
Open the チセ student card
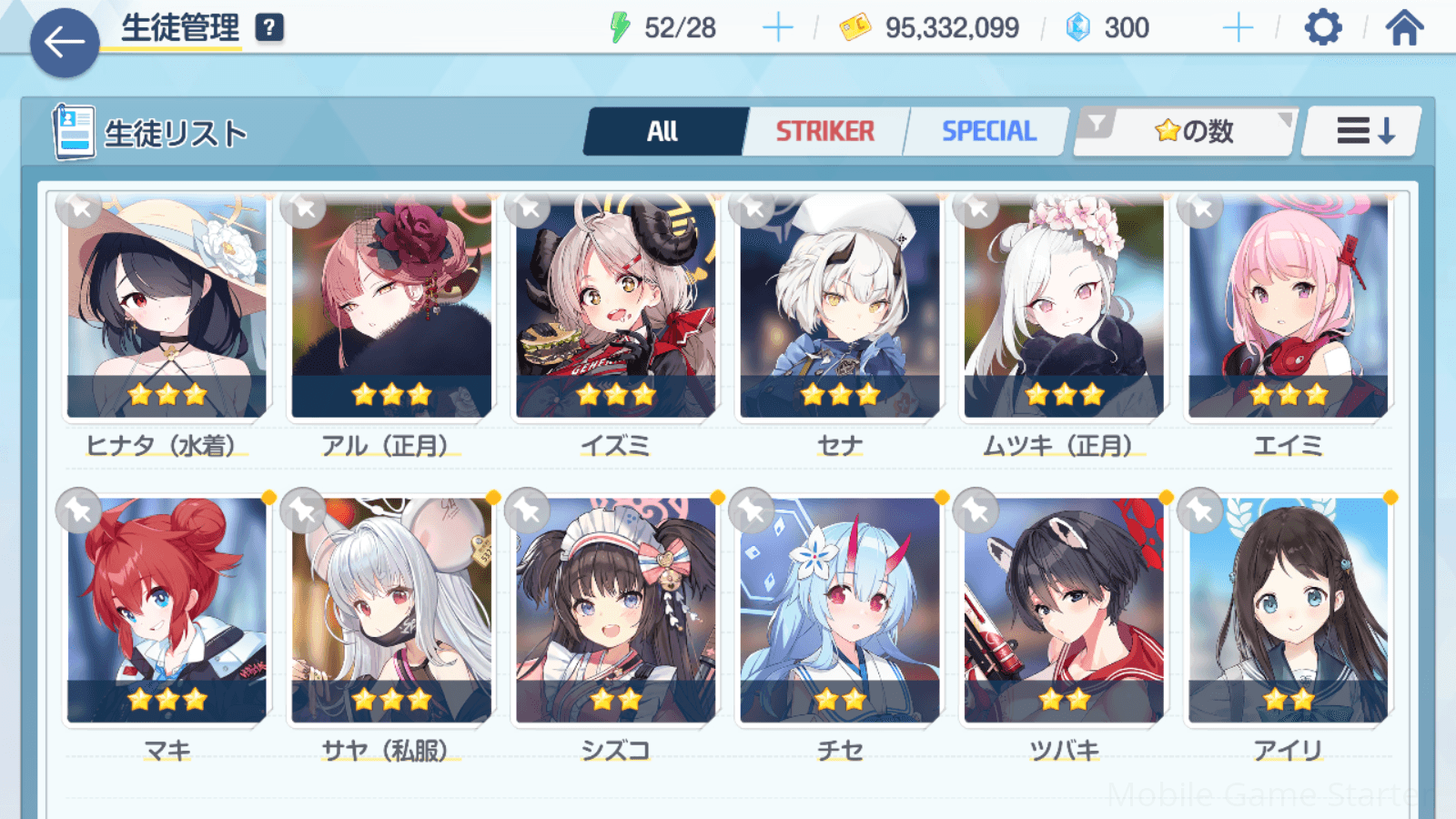pos(839,610)
